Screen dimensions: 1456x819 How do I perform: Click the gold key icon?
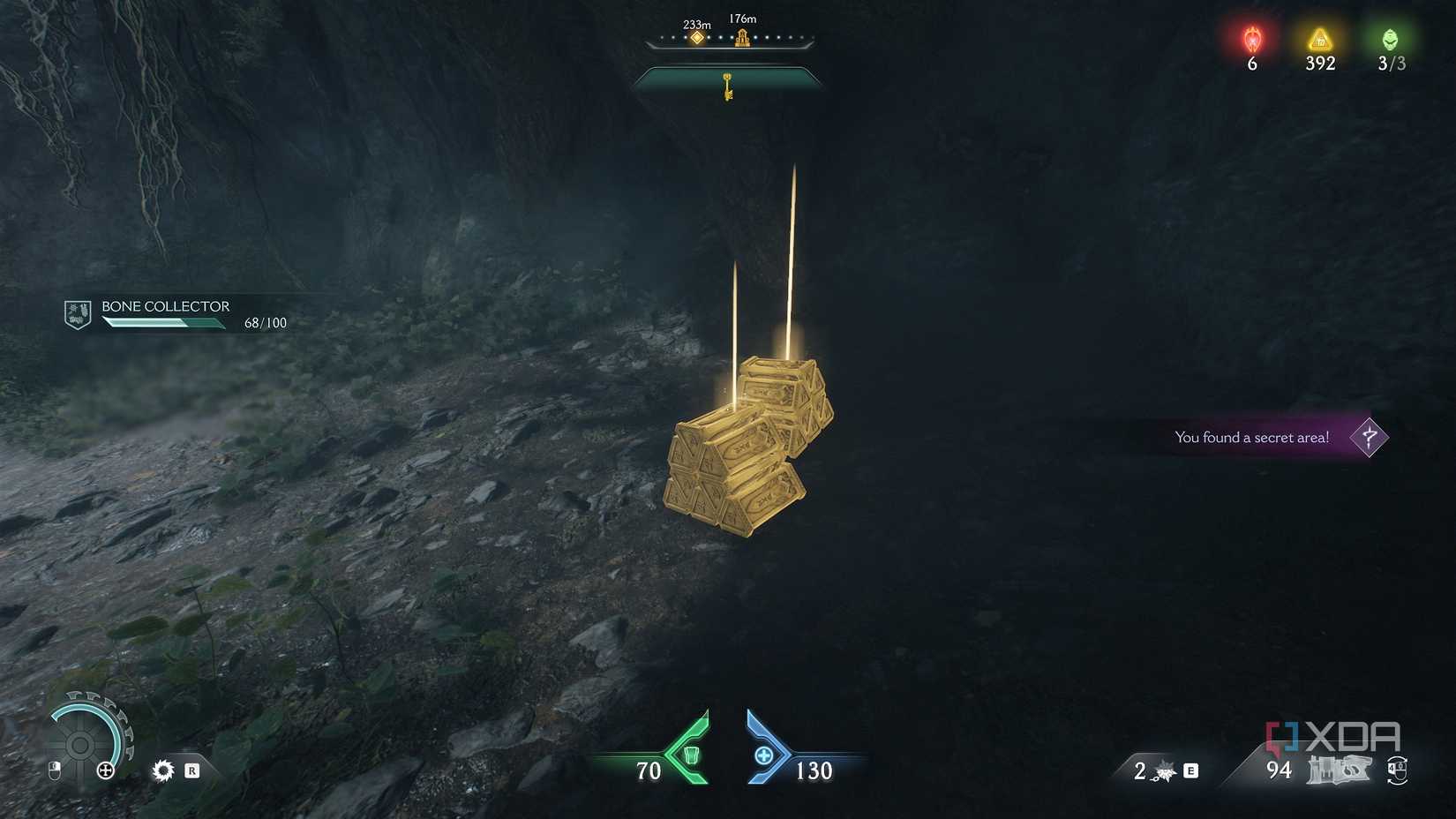coord(728,86)
